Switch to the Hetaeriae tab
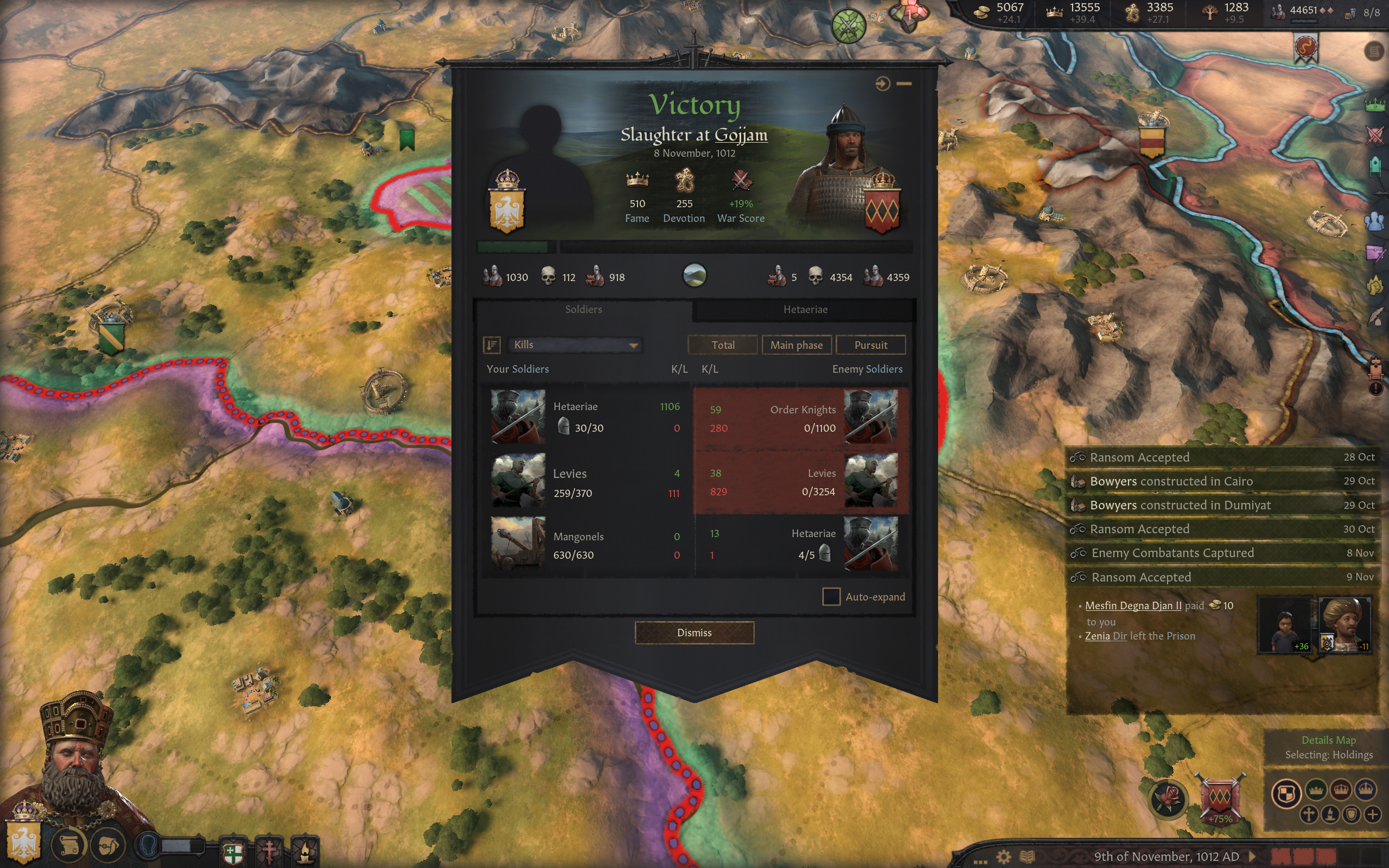This screenshot has width=1389, height=868. 805,309
